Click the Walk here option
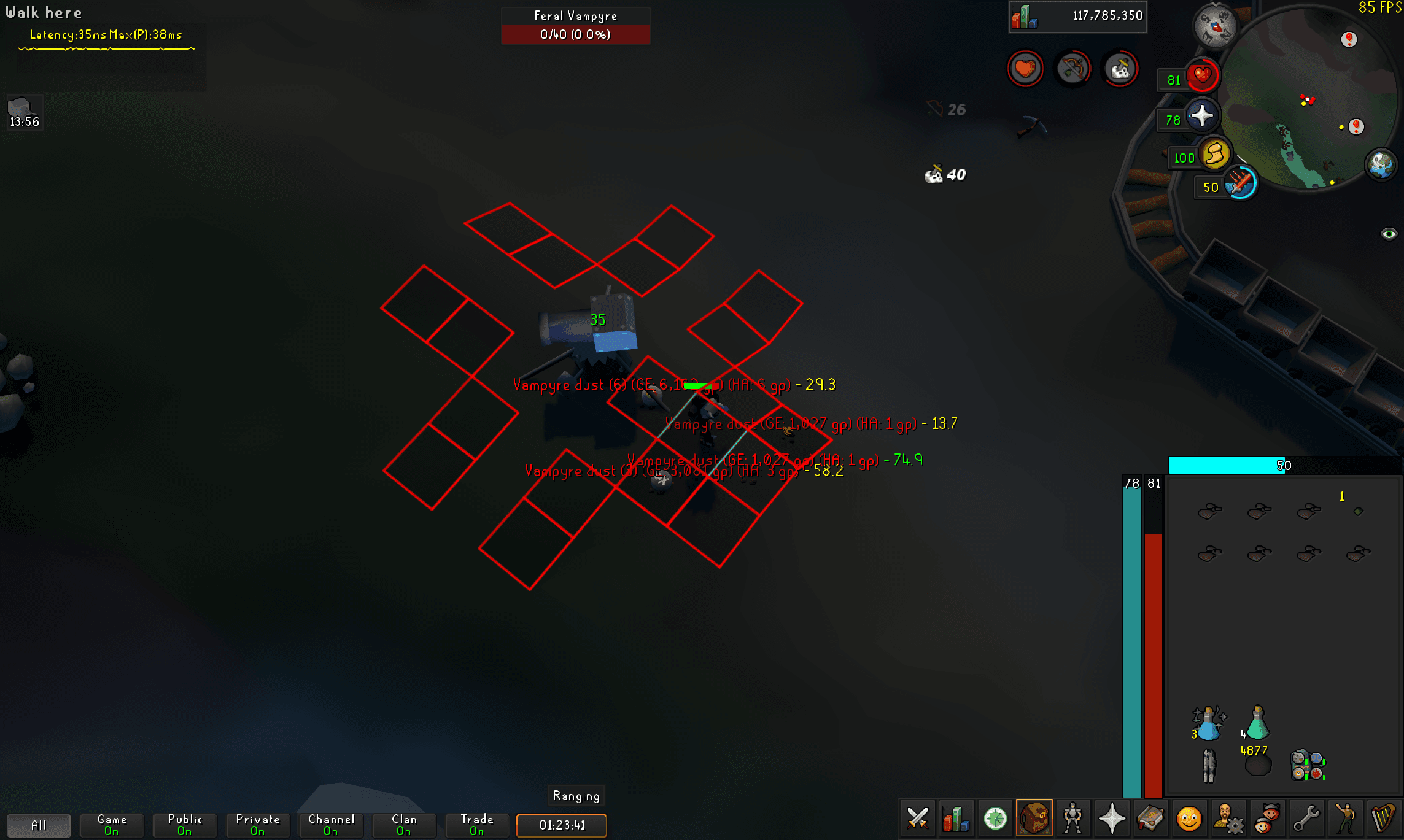The height and width of the screenshot is (840, 1404). [43, 12]
